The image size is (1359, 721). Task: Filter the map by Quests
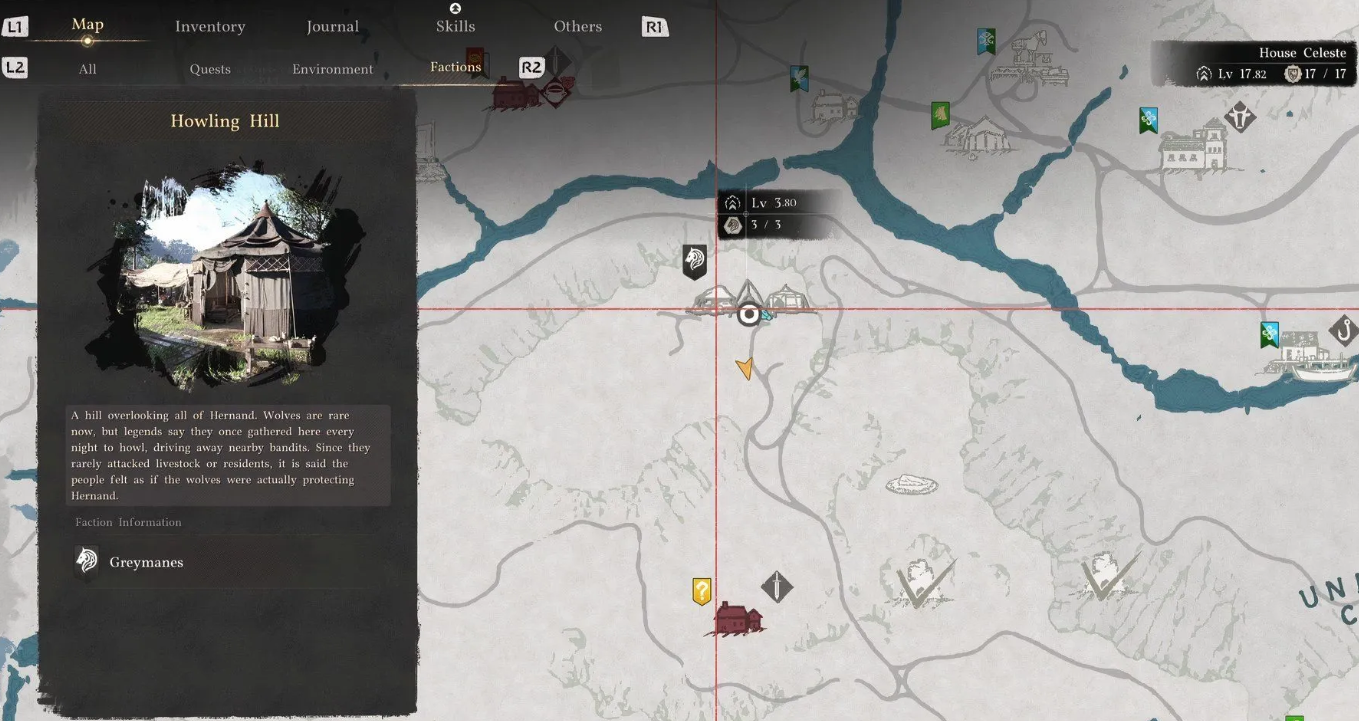[x=210, y=69]
